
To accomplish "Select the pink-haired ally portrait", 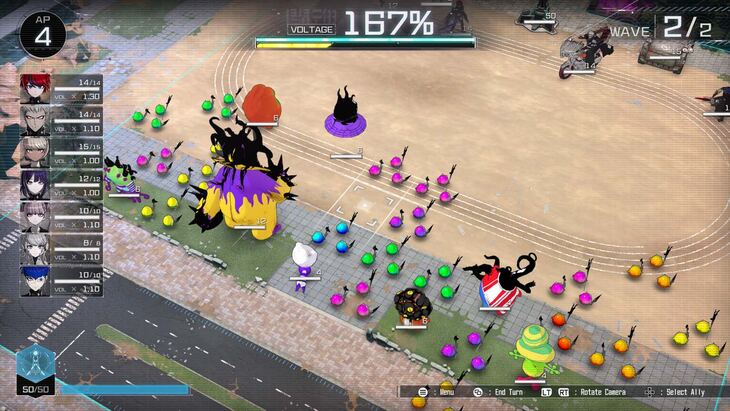I will (35, 216).
